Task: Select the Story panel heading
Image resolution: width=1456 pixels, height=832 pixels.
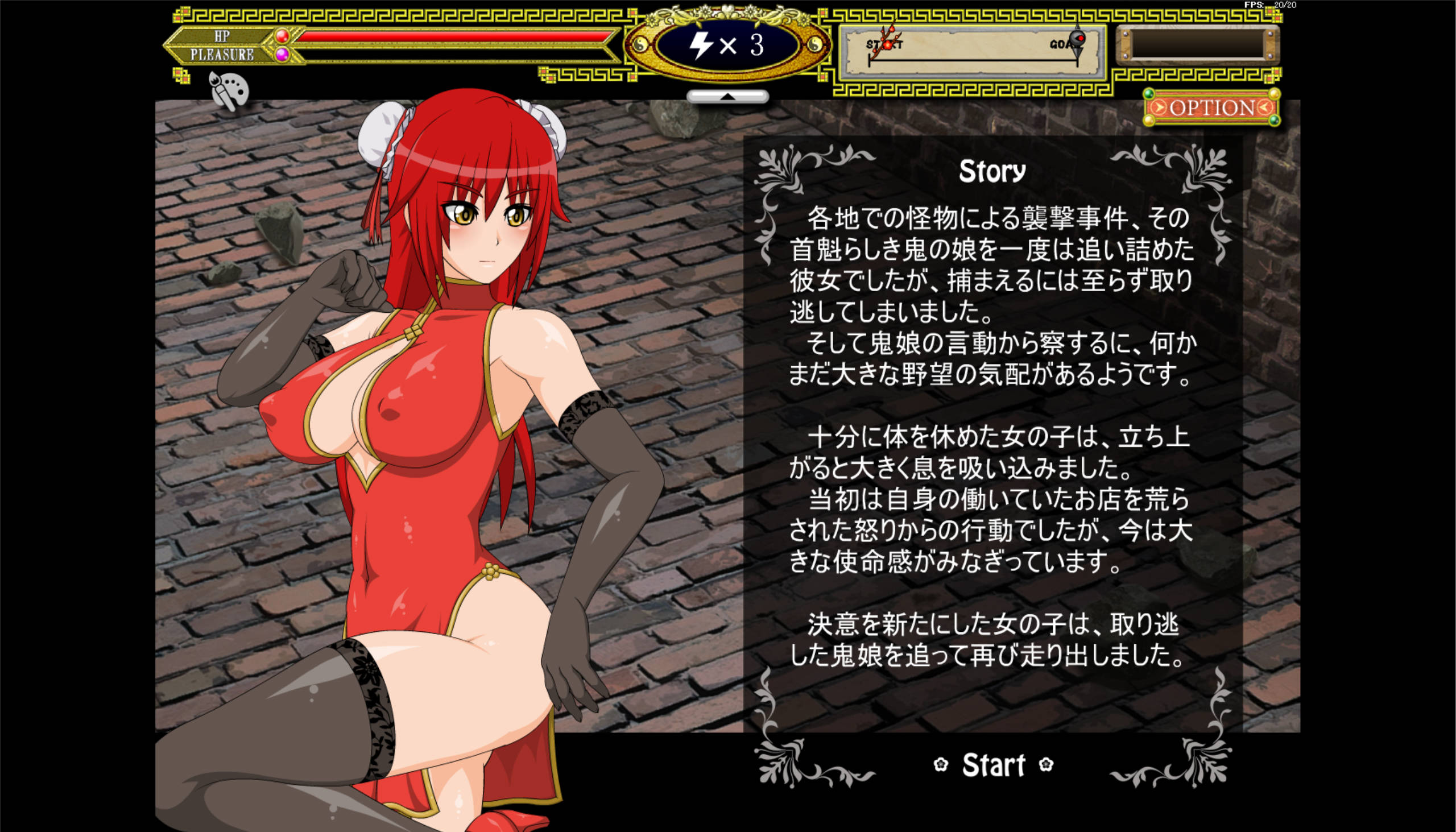Action: coord(991,169)
